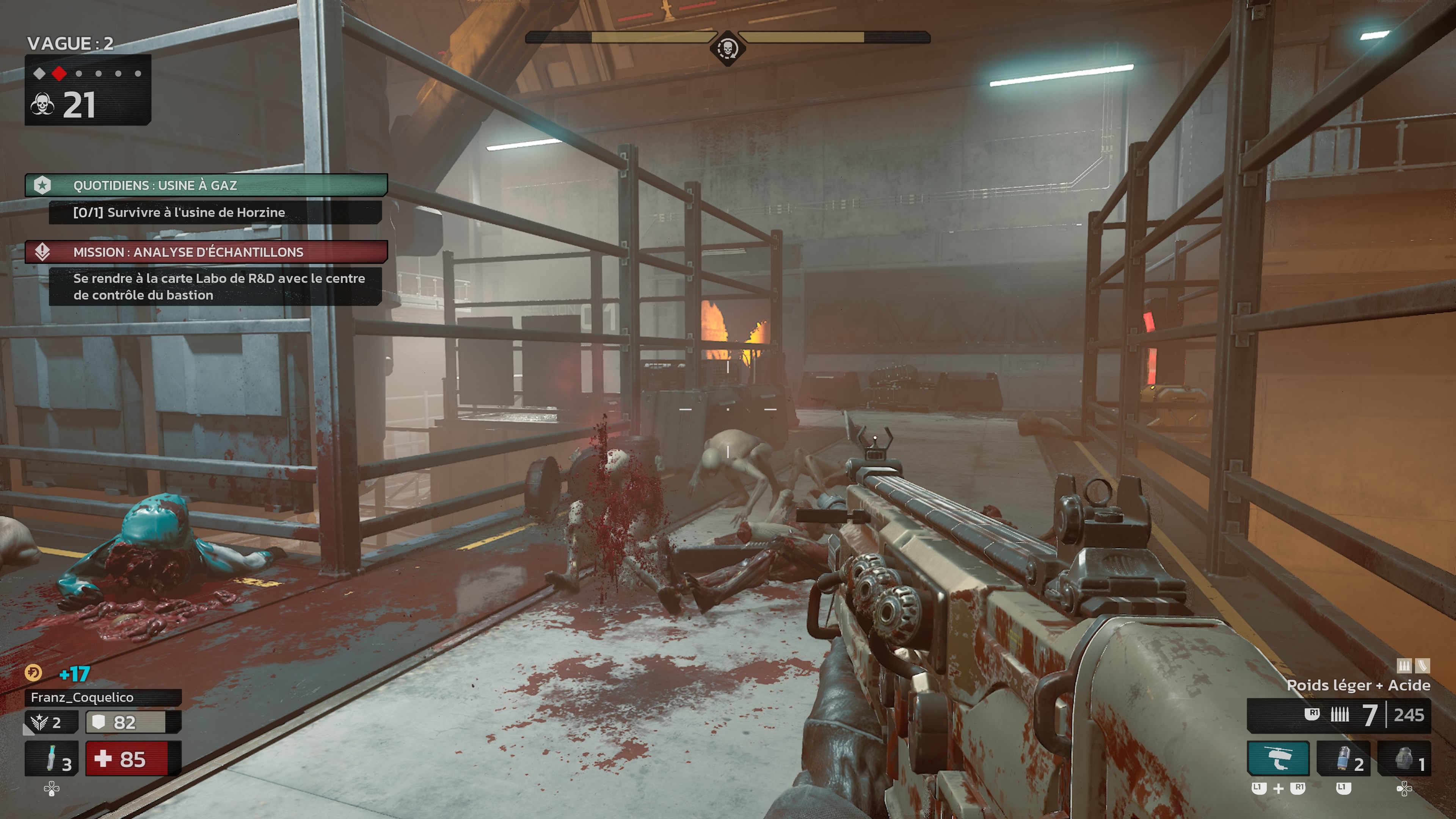
Task: Select the Franz_Coquelico player name plate
Action: tap(103, 698)
